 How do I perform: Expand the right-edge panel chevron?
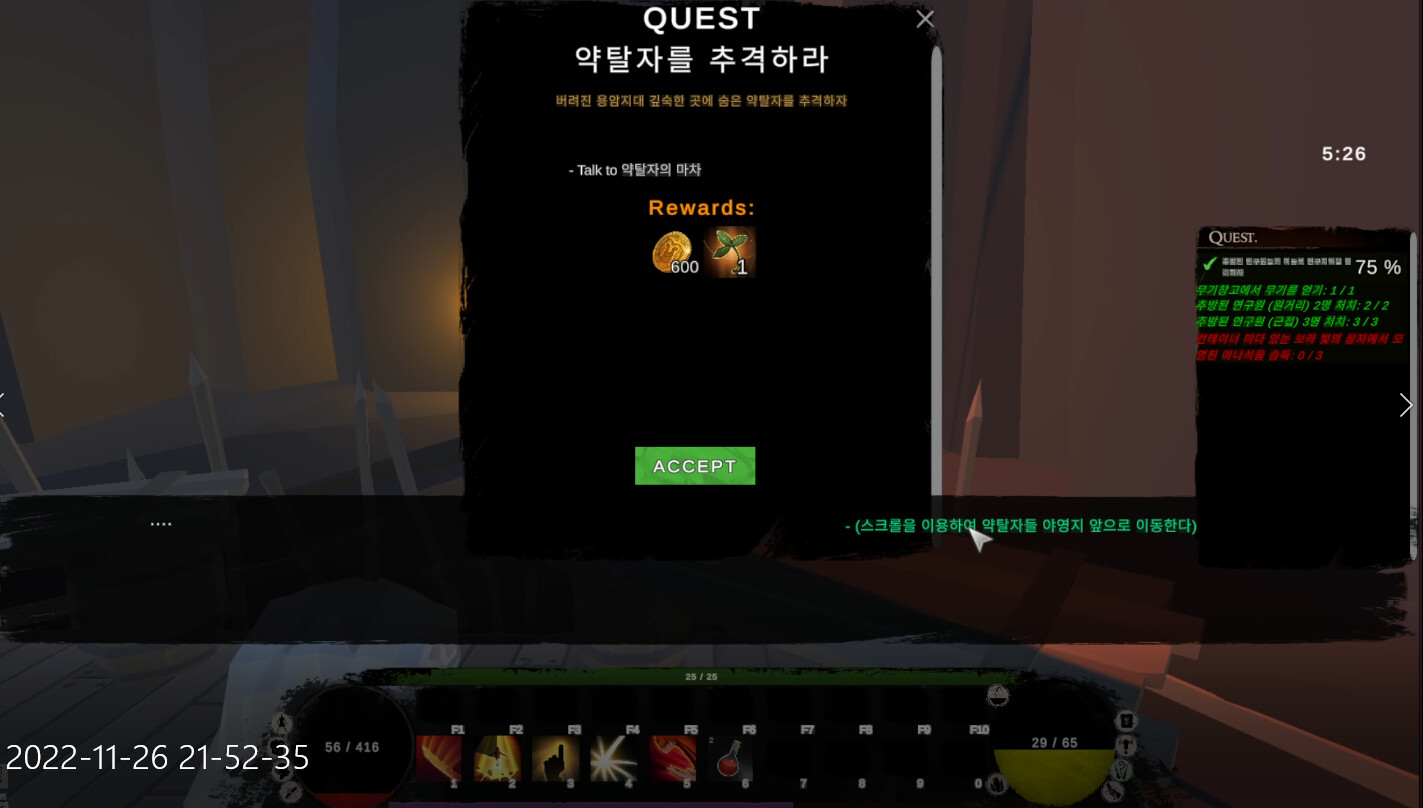[1406, 405]
